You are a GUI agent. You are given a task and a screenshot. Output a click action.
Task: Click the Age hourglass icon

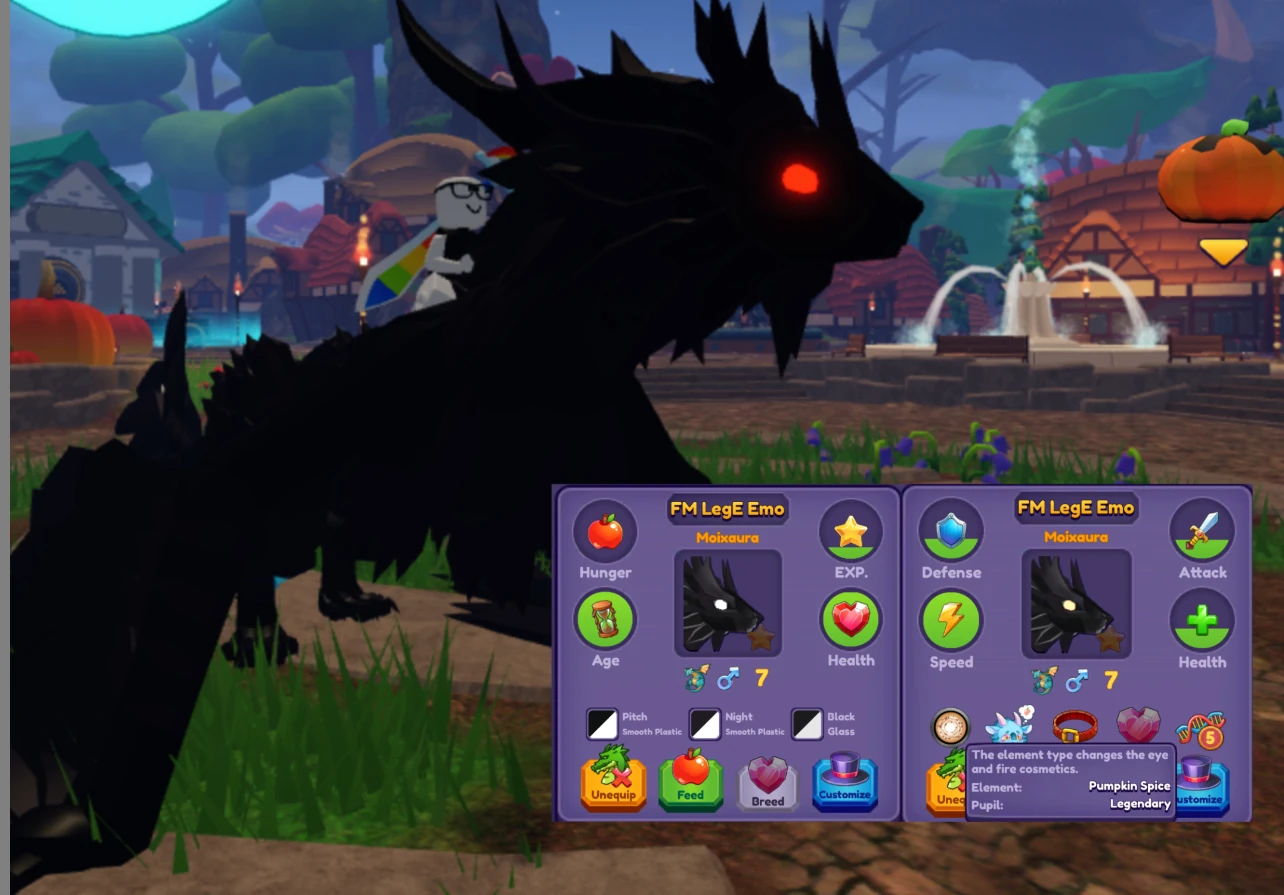(604, 620)
